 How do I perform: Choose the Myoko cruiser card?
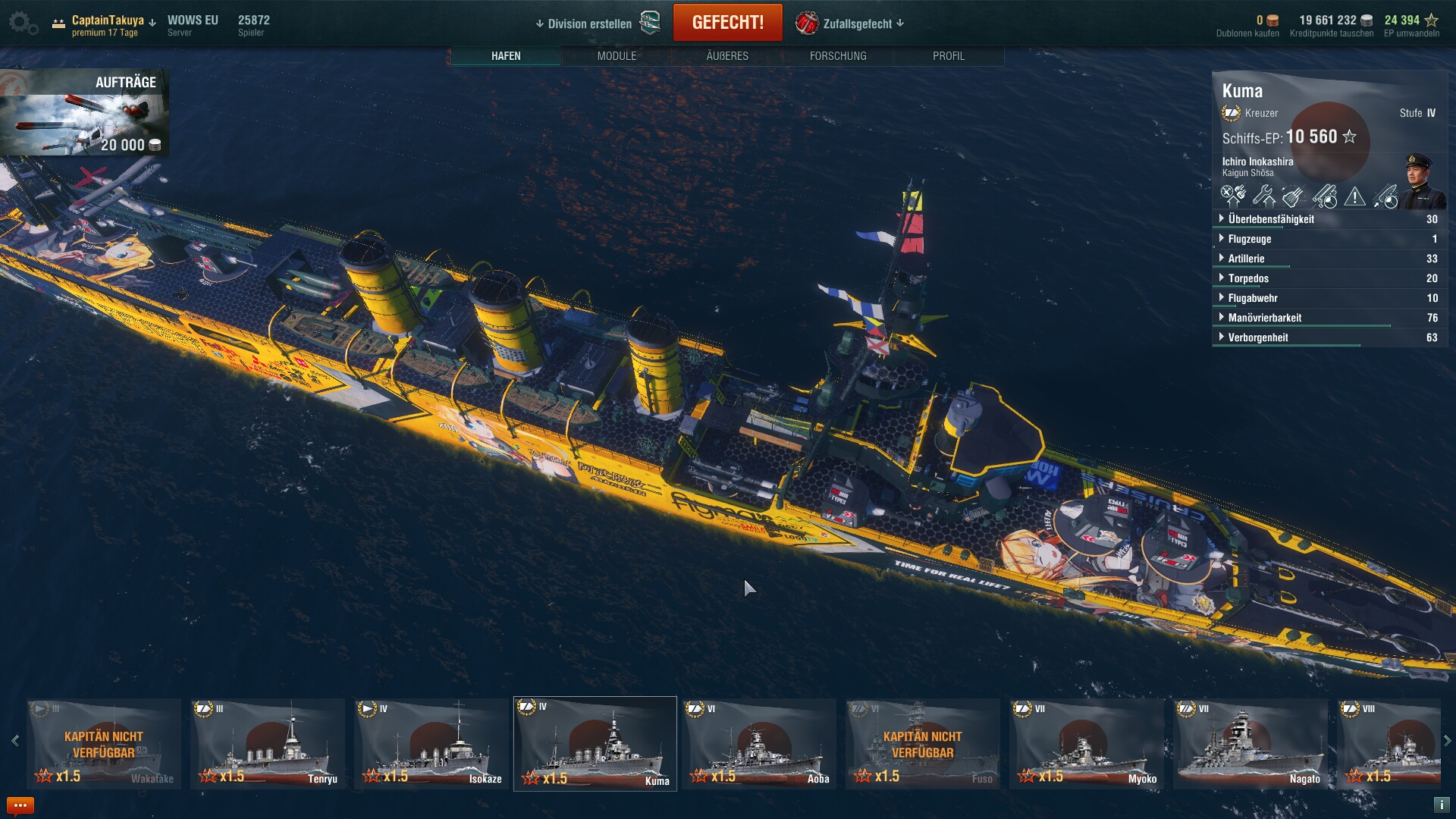click(x=1087, y=744)
